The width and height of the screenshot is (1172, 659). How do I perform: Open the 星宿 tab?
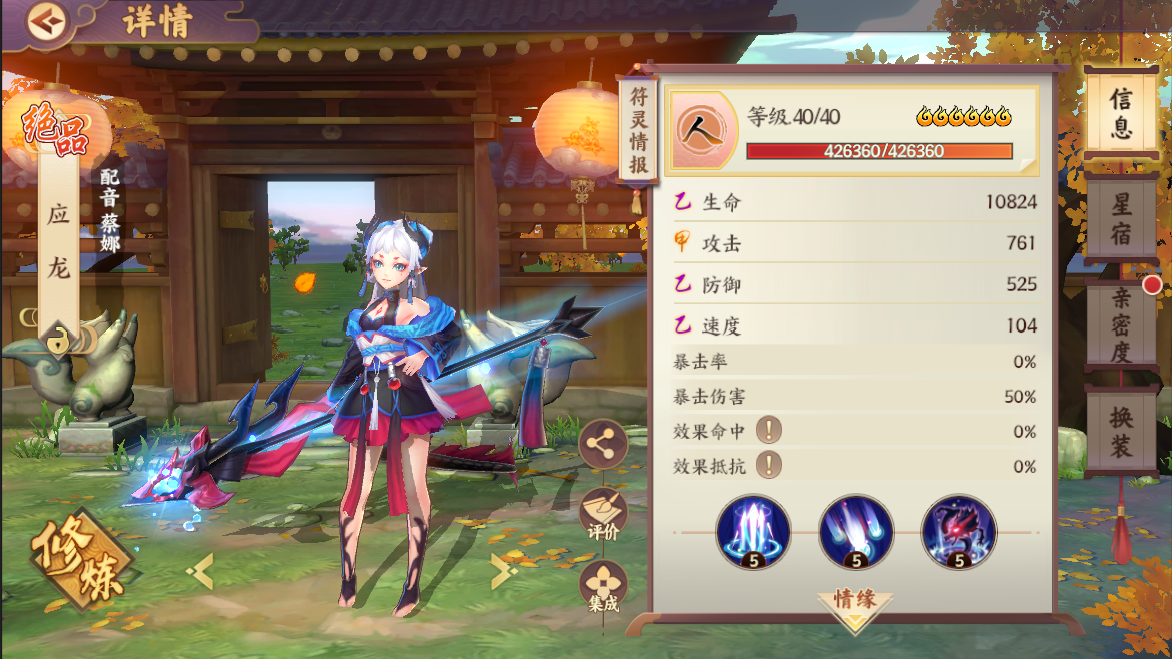tap(1121, 220)
